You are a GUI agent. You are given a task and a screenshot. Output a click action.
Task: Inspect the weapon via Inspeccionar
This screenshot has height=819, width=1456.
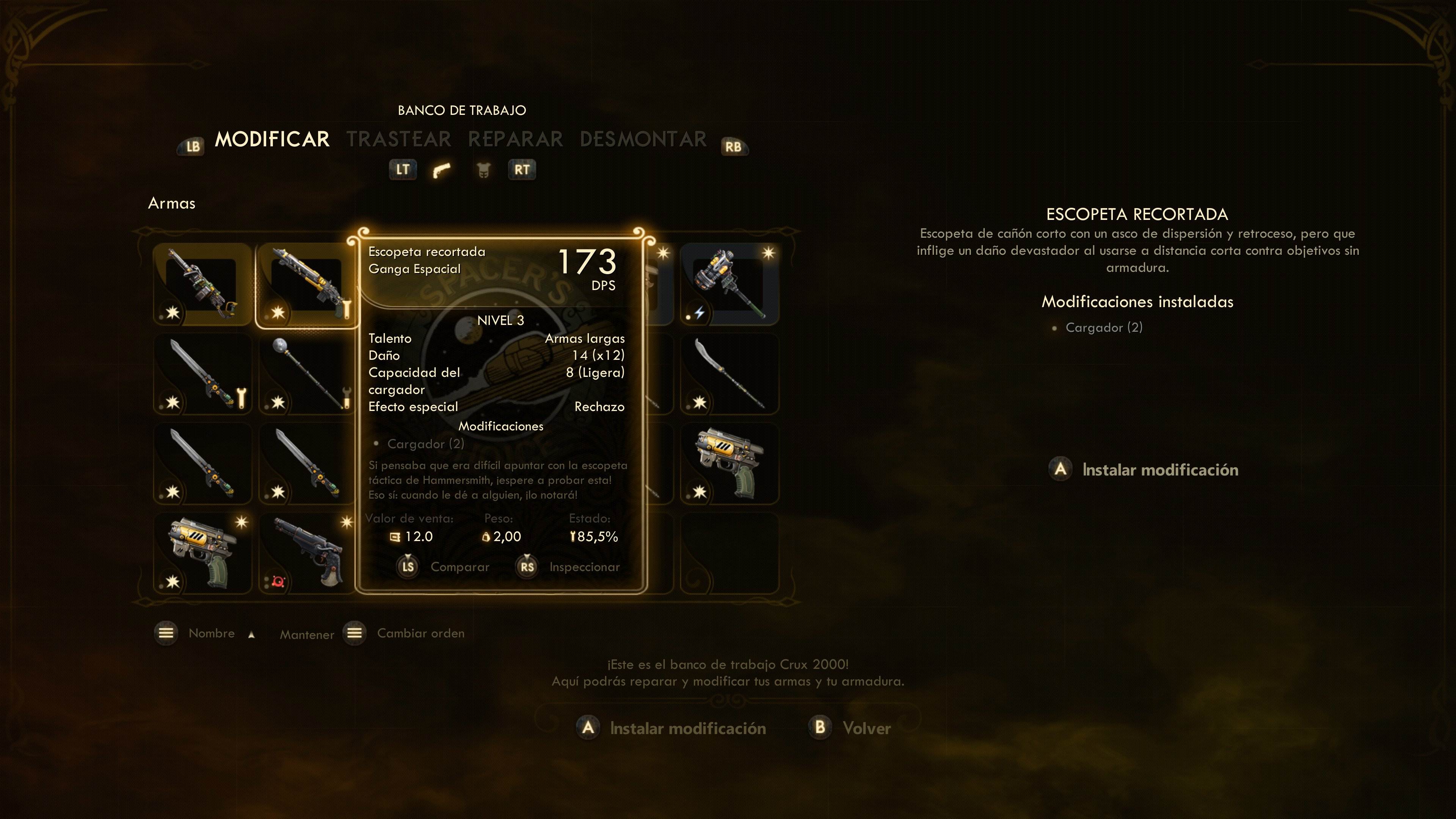[x=584, y=567]
